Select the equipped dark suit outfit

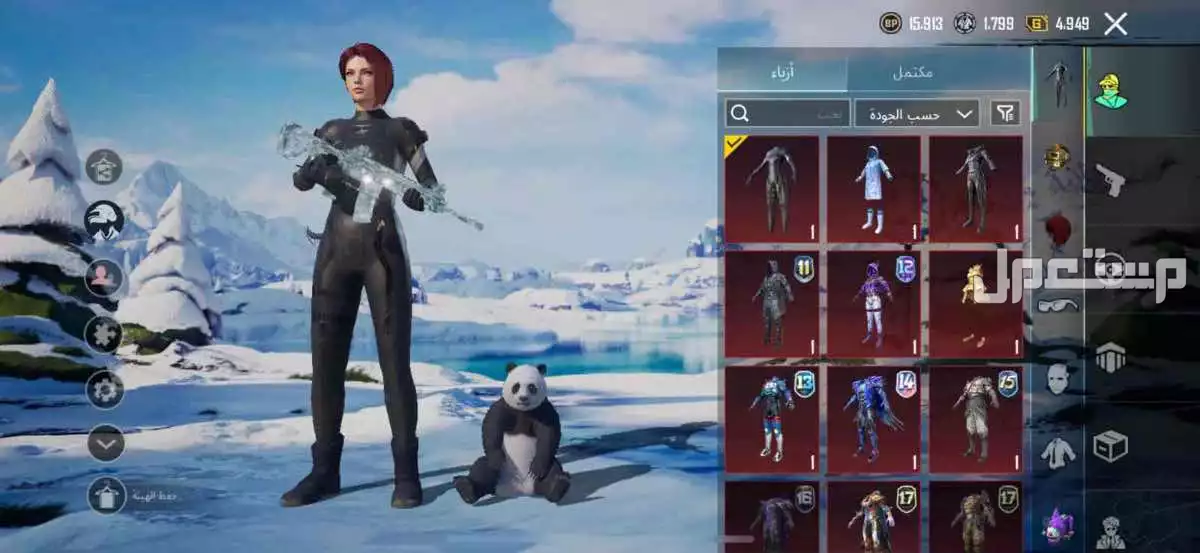coord(771,189)
